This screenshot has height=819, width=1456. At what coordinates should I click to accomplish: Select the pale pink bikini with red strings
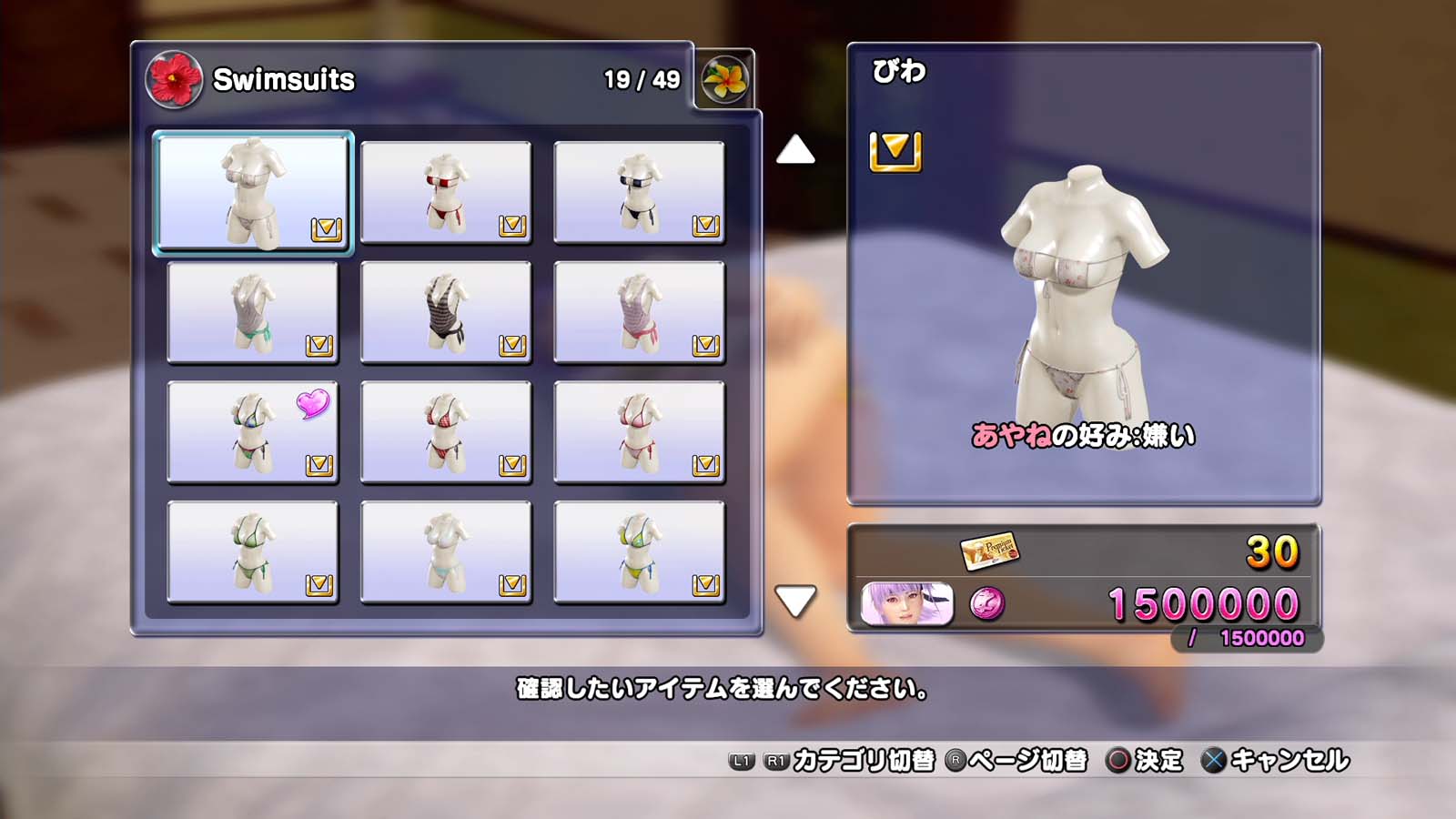(639, 432)
